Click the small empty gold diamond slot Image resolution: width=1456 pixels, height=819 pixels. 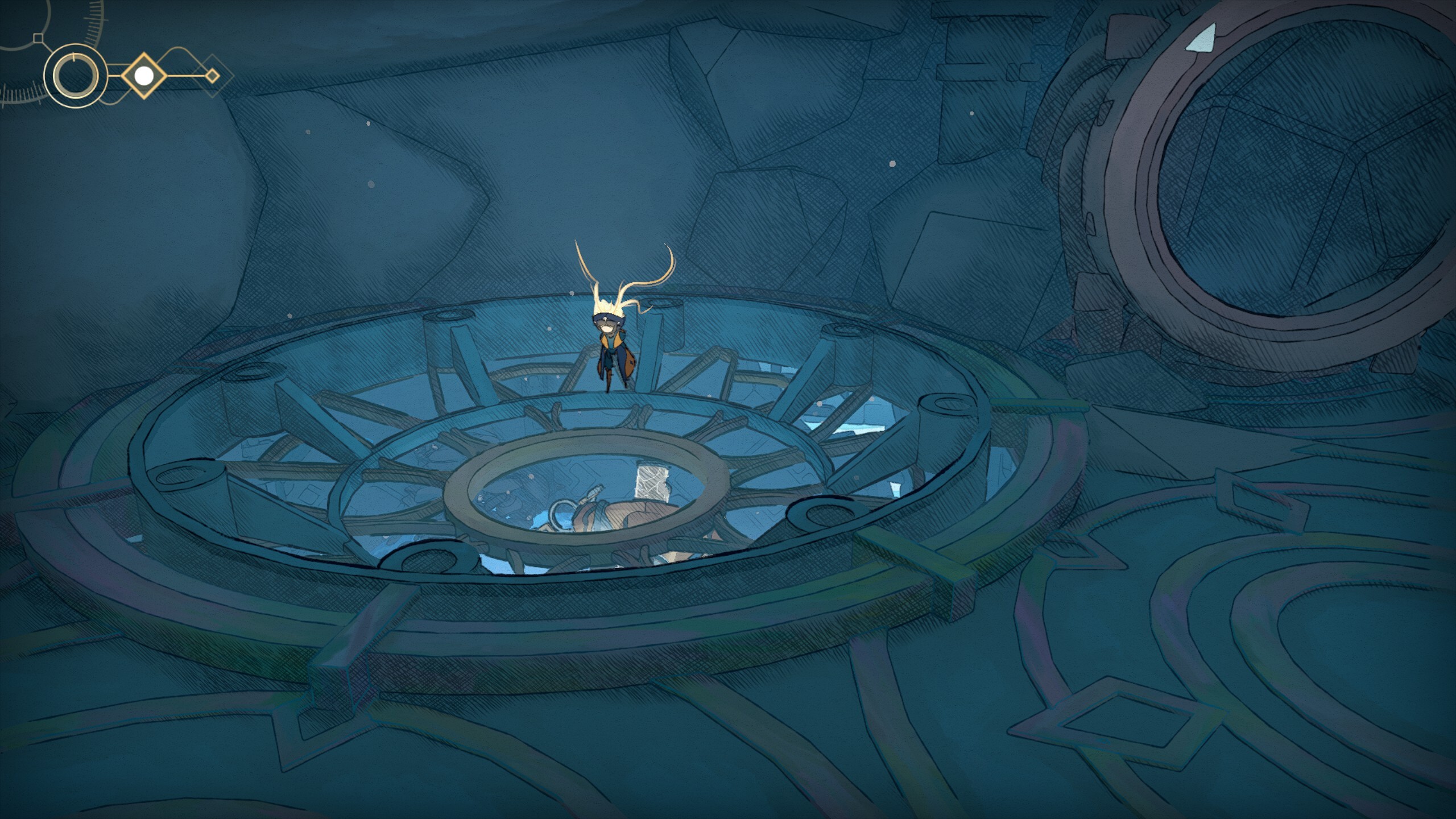click(212, 75)
